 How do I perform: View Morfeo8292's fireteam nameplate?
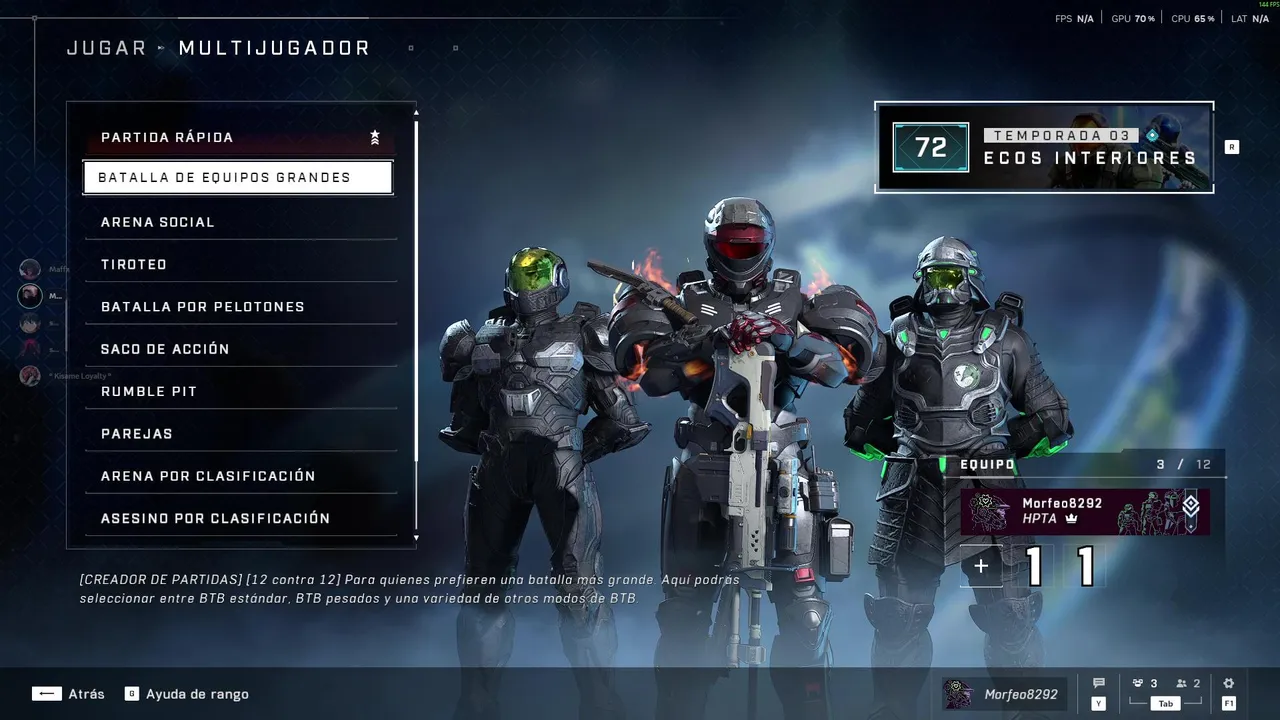(x=1085, y=512)
